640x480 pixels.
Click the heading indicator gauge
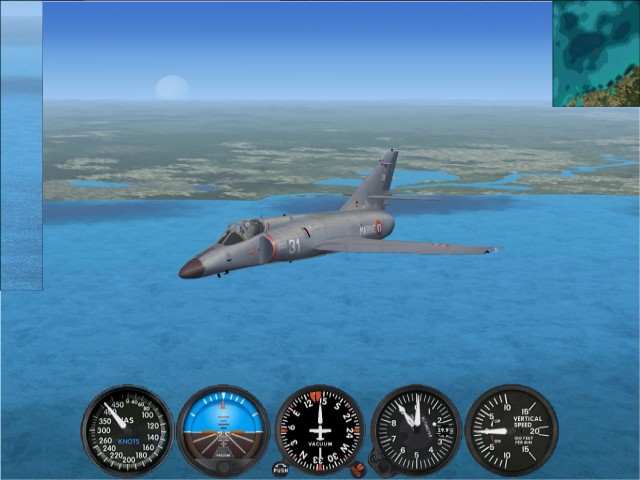pyautogui.click(x=319, y=430)
